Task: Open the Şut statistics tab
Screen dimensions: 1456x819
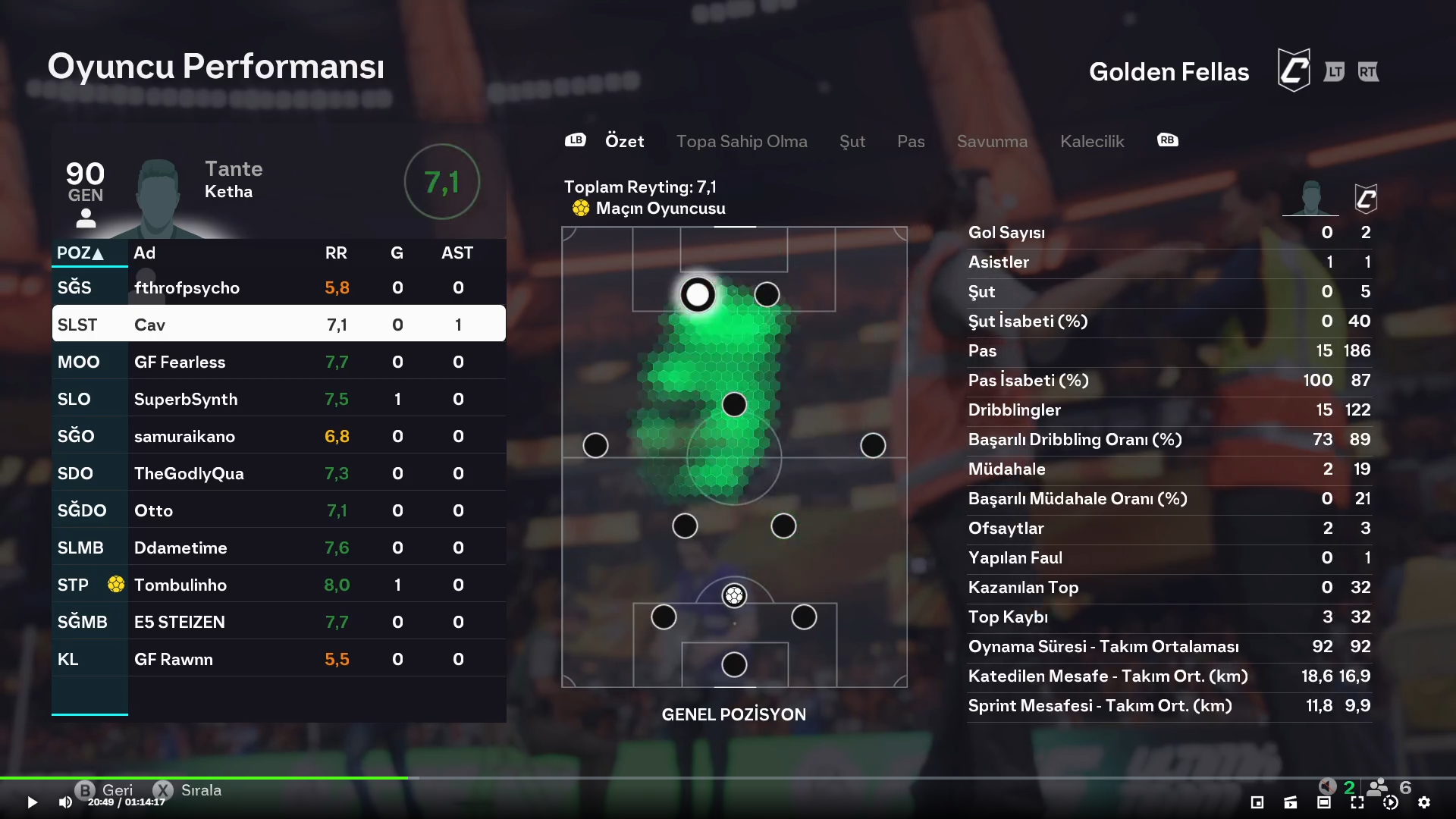Action: tap(852, 141)
